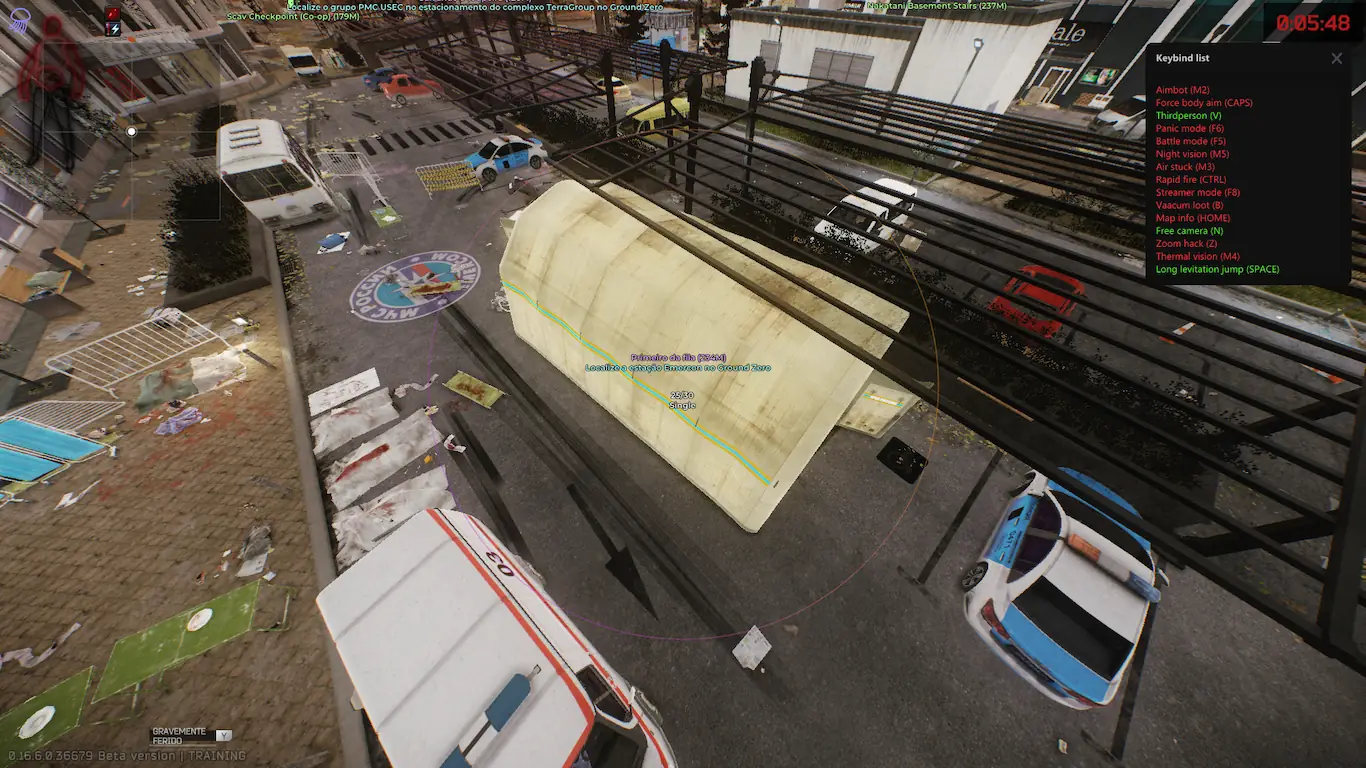Click the Rapid fire (CTRL) entry

point(1190,180)
